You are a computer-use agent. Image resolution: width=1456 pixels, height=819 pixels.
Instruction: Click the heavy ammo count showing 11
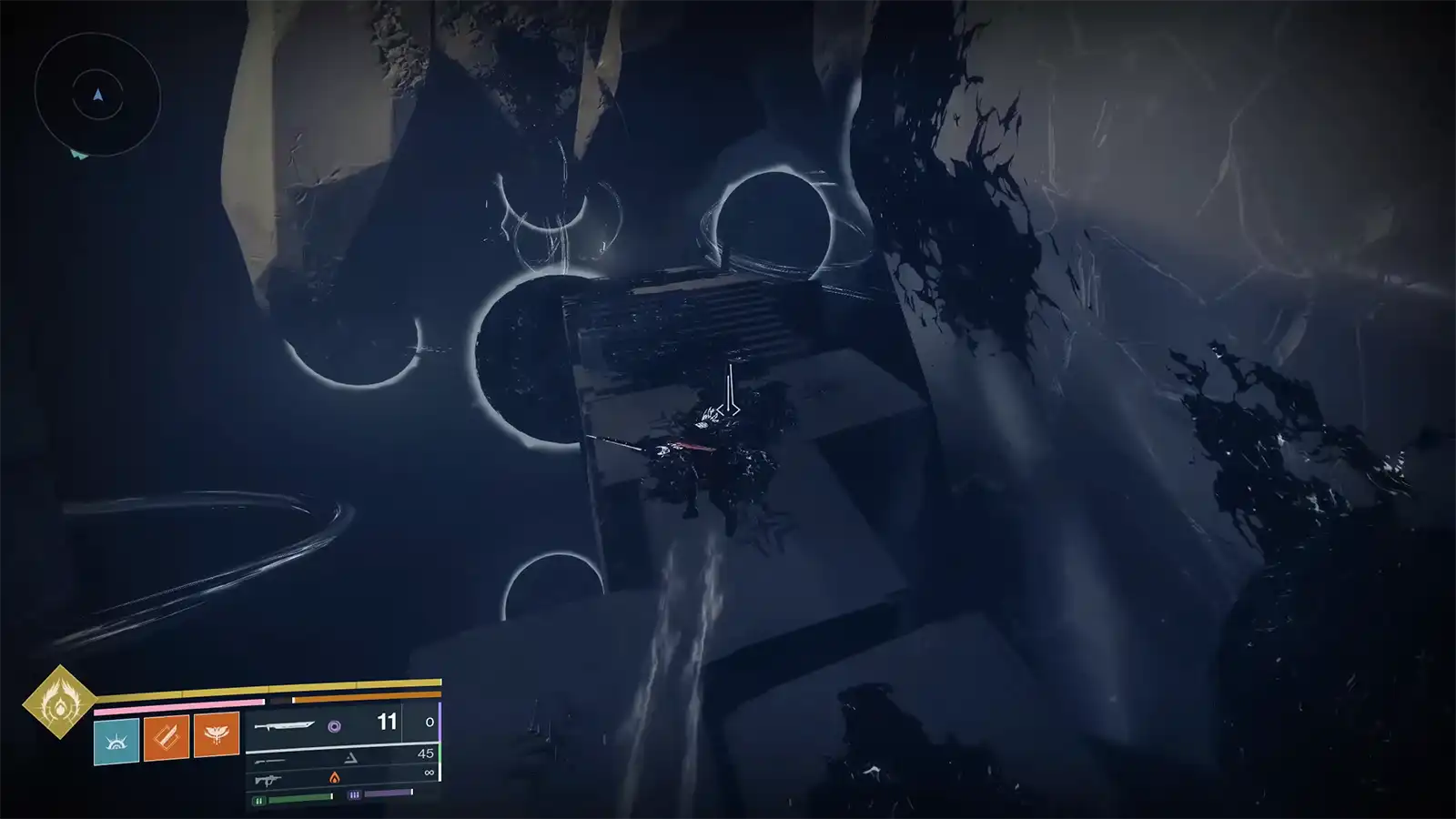[386, 722]
